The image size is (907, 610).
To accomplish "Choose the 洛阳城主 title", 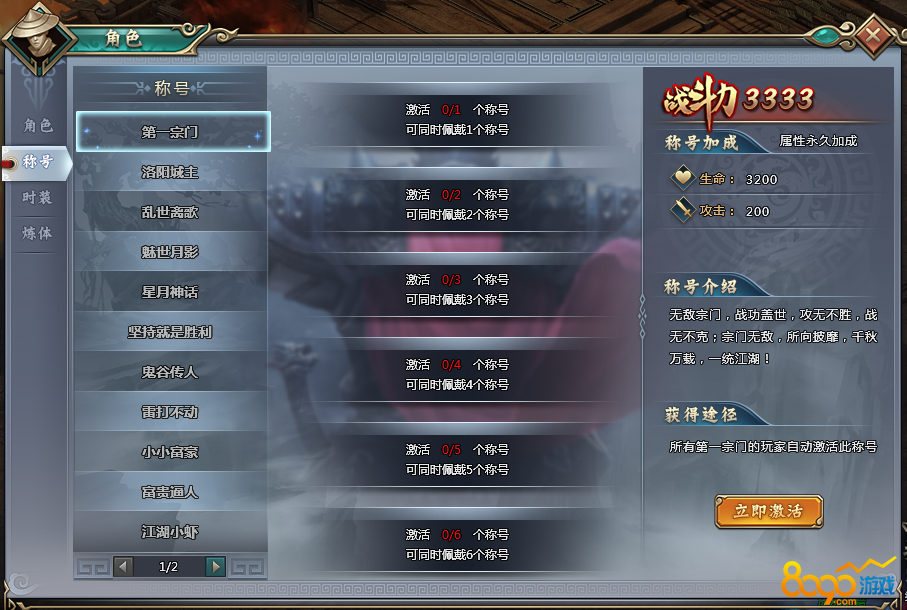I will pyautogui.click(x=171, y=172).
